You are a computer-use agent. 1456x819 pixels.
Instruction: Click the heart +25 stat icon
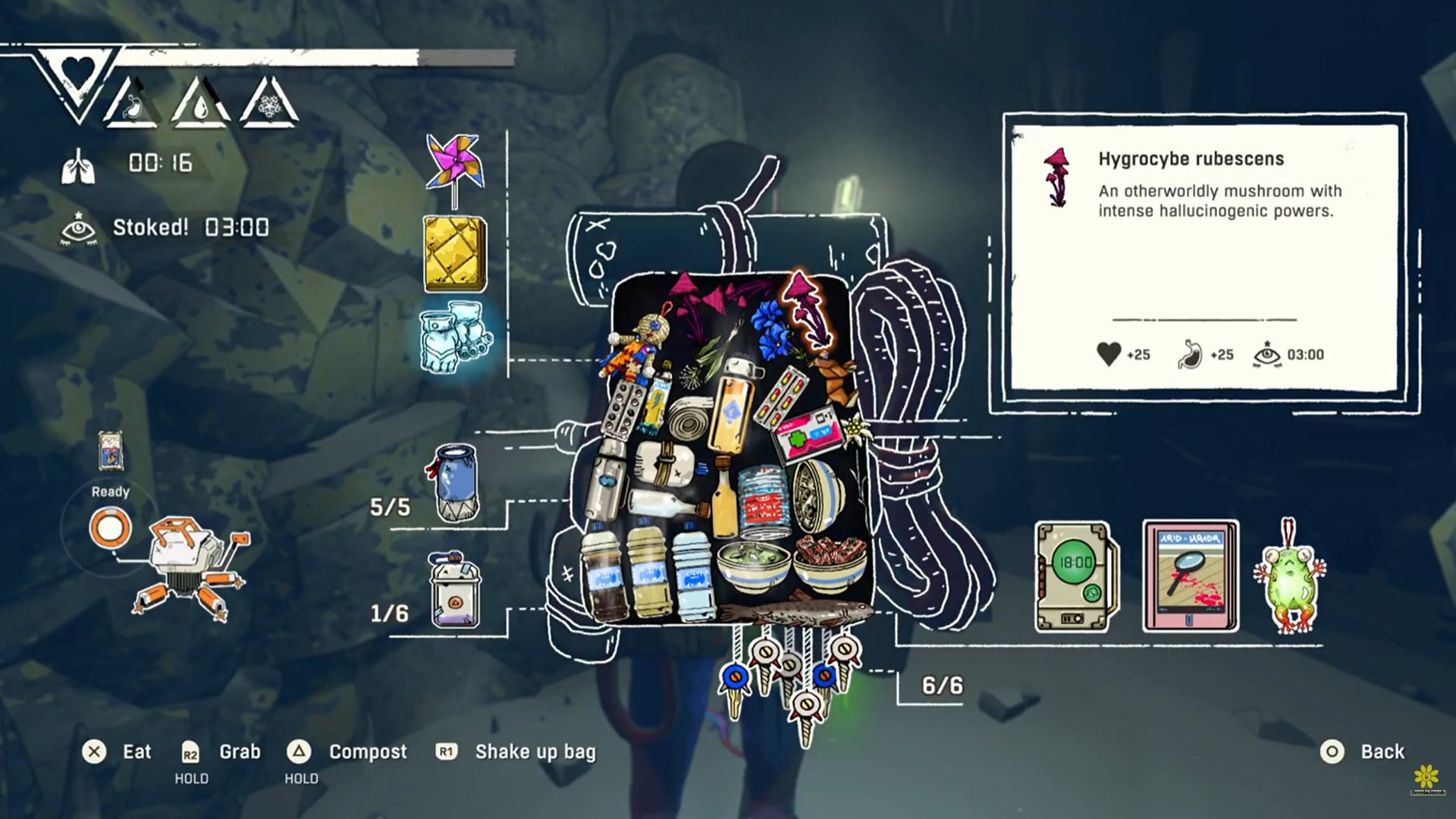click(x=1109, y=353)
